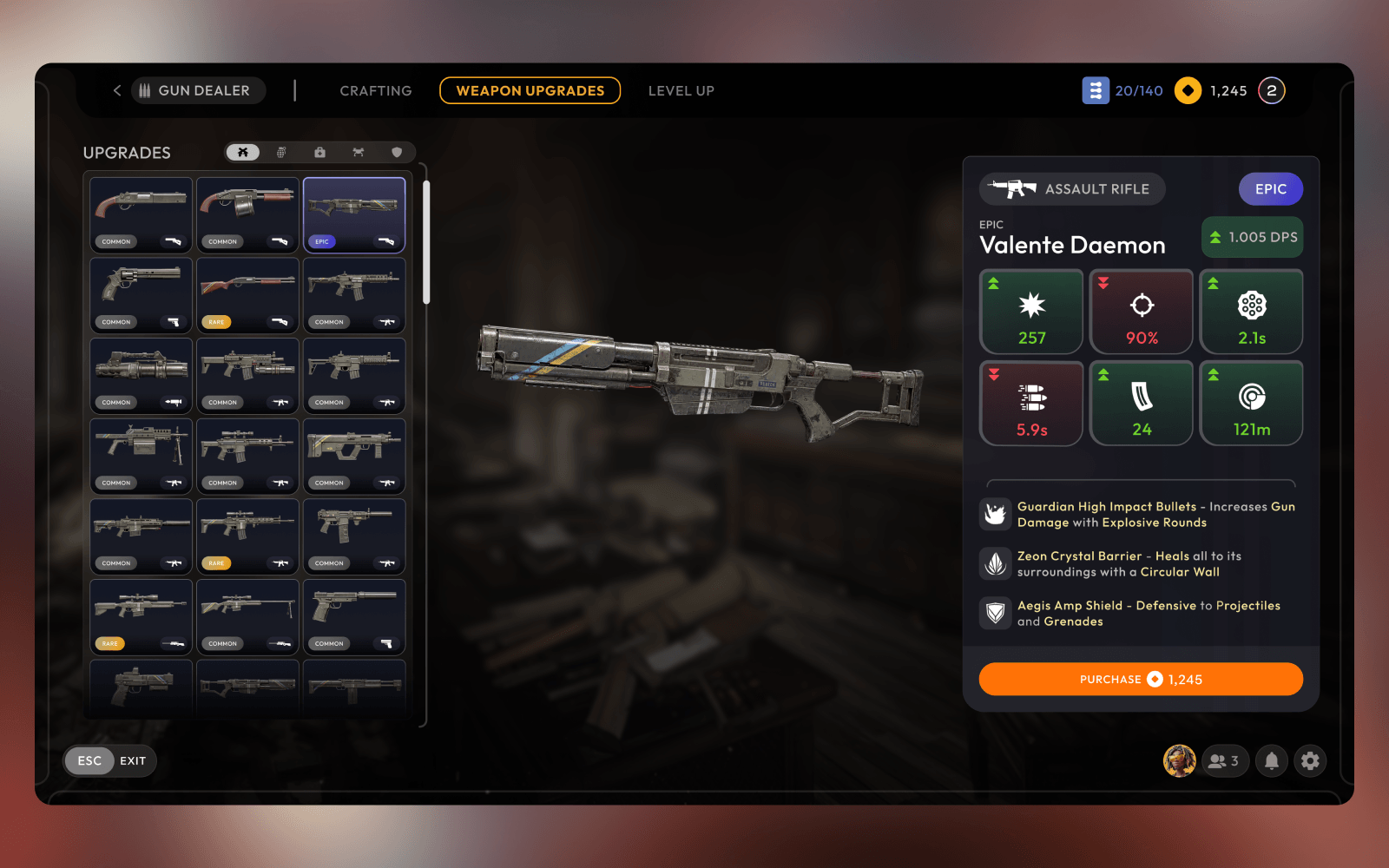This screenshot has width=1389, height=868.
Task: Open the Weapon Upgrades tab
Action: (530, 90)
